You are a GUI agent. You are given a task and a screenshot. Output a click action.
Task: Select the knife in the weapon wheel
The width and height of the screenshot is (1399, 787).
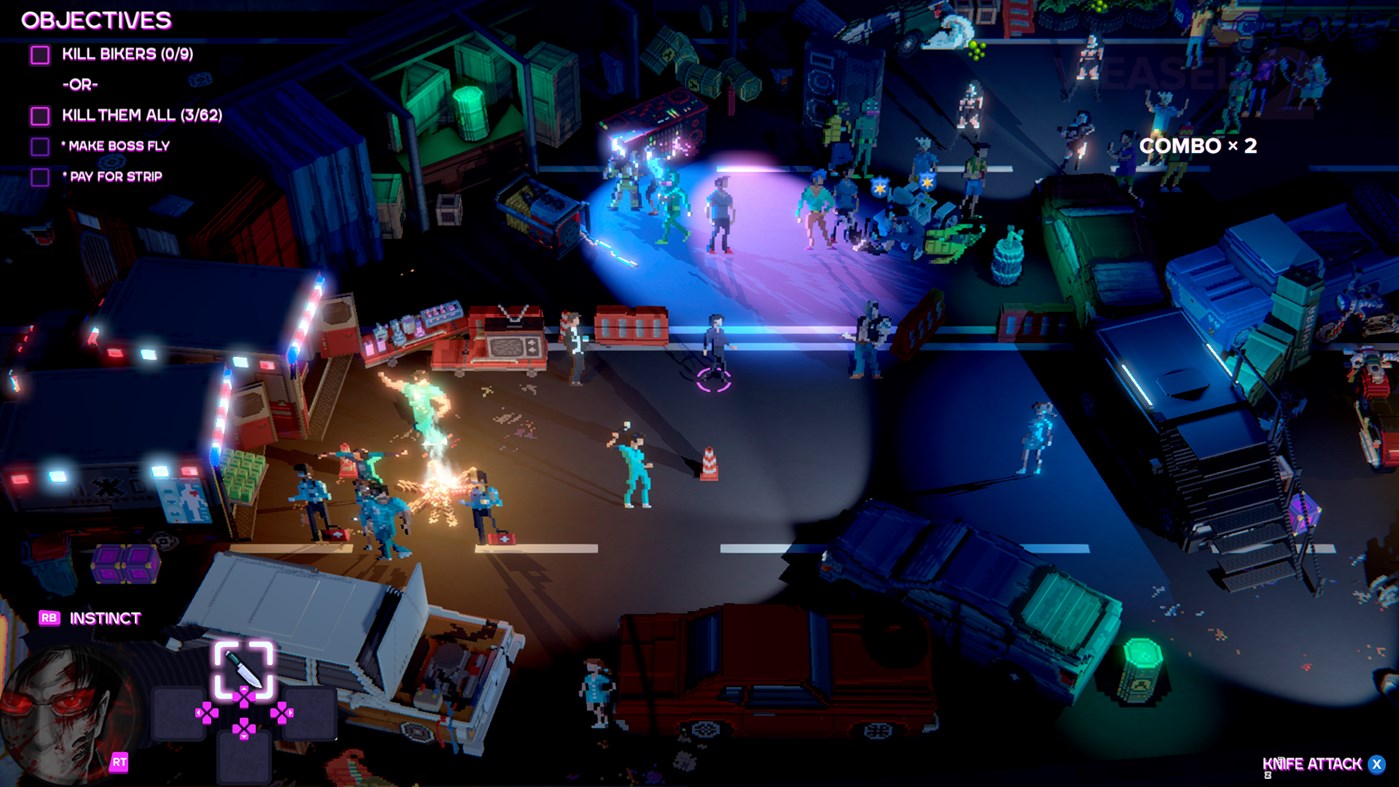pos(245,667)
